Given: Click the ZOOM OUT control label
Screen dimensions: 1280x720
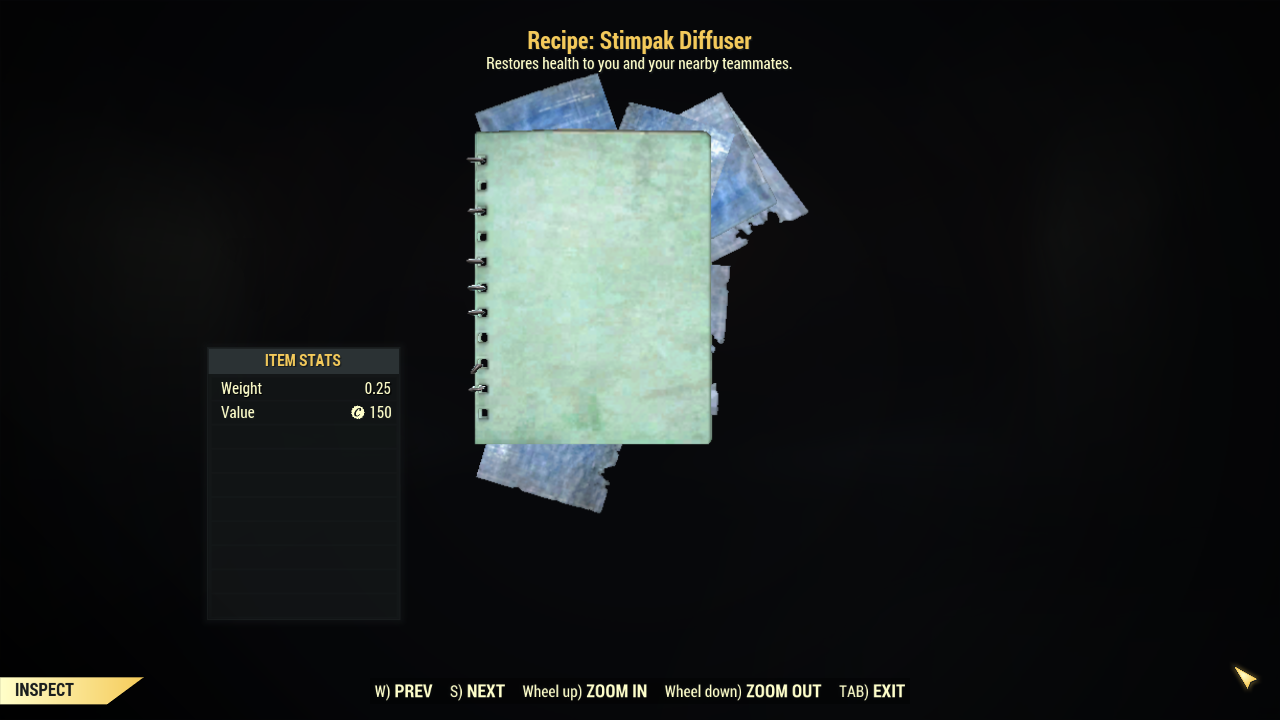Looking at the screenshot, I should [743, 691].
